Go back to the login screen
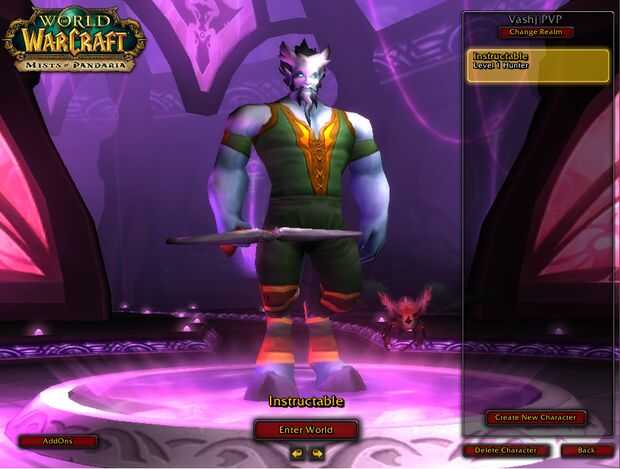 point(587,451)
